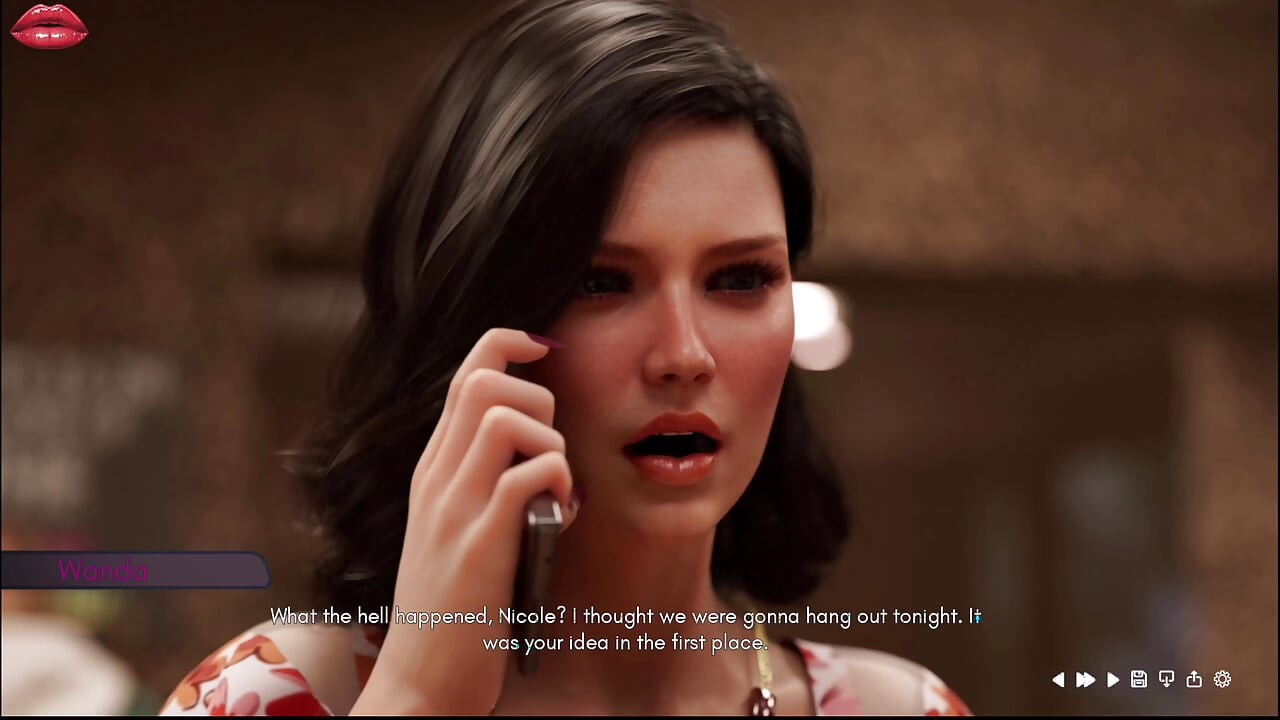Click the quick save down-arrow icon
Viewport: 1280px width, 720px height.
tap(1166, 680)
